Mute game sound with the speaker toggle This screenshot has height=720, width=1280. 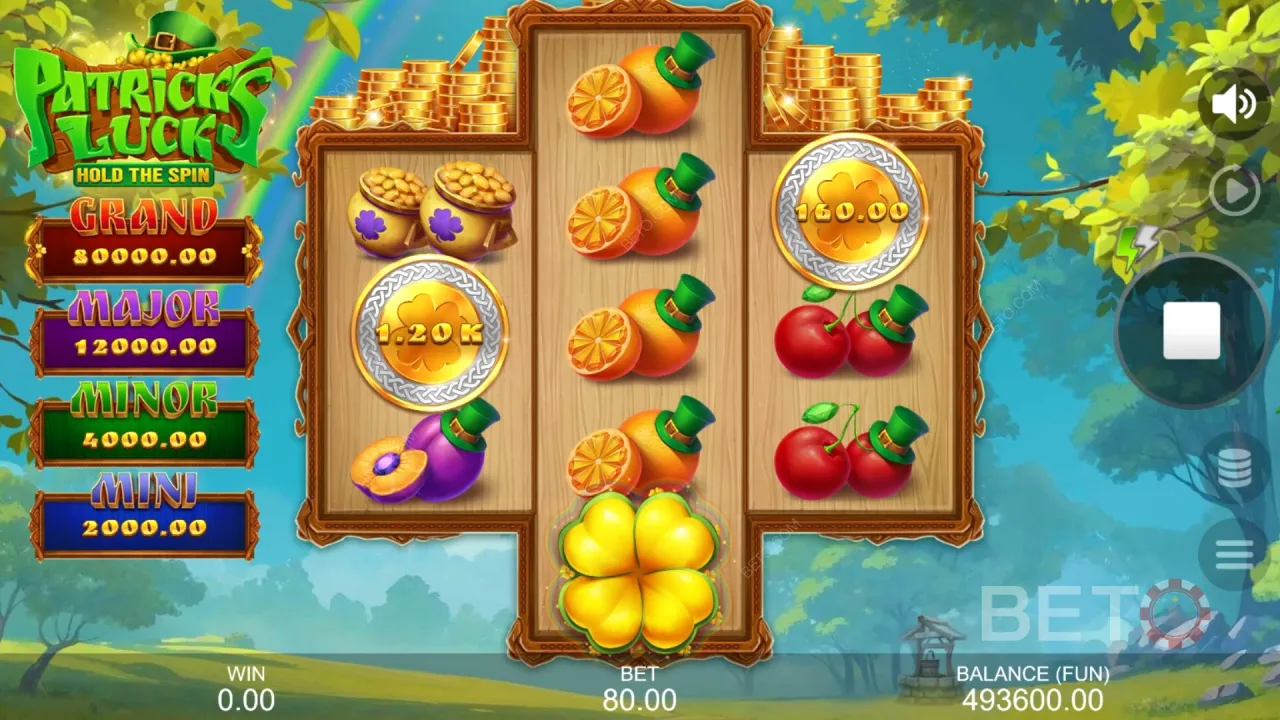(x=1236, y=103)
